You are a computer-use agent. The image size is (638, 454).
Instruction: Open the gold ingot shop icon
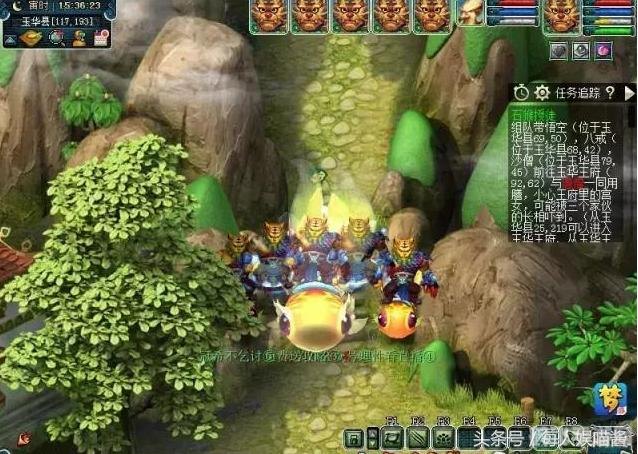30,38
